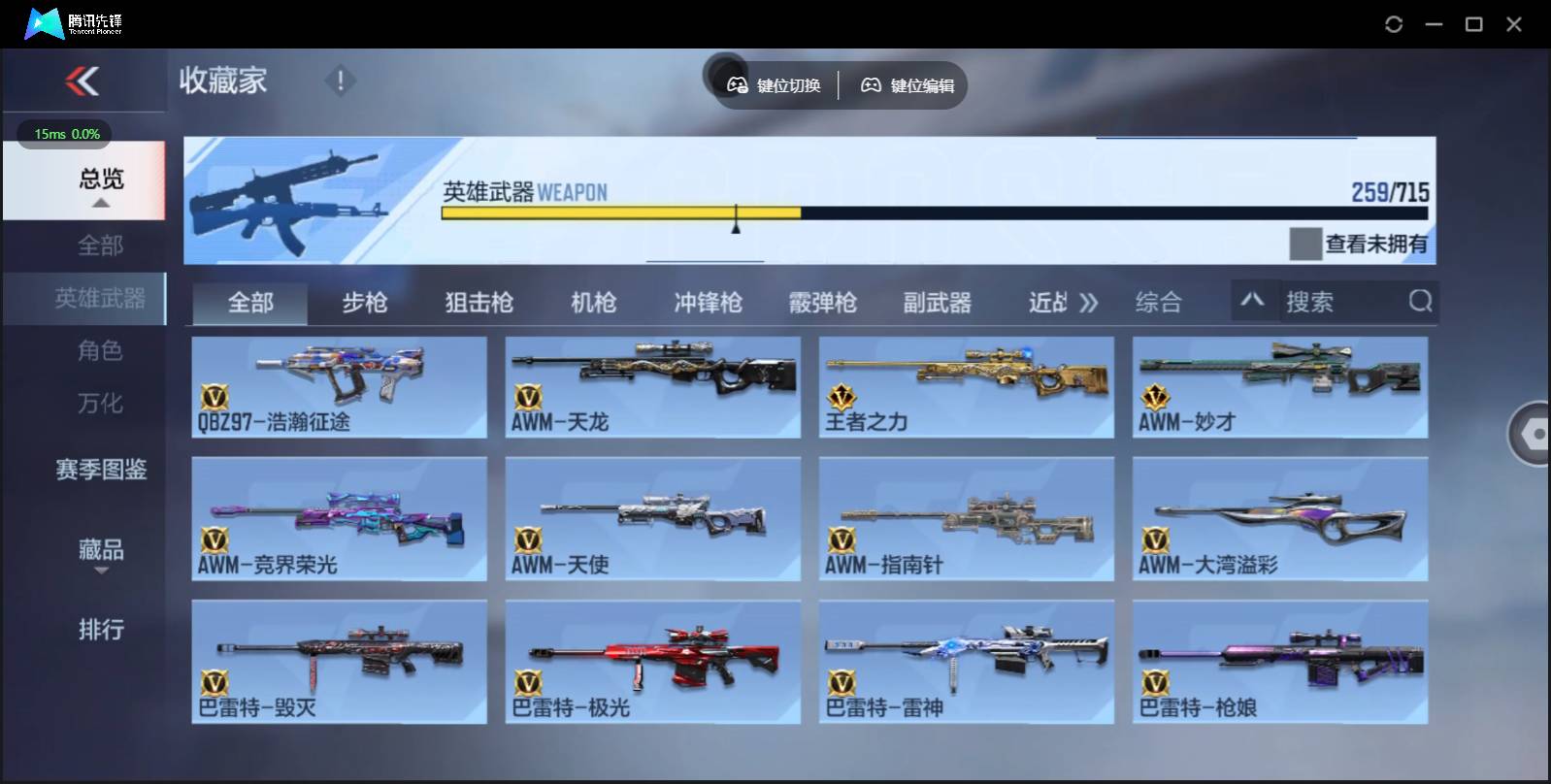Collapse the 总览 section in sidebar
The image size is (1551, 784).
pyautogui.click(x=100, y=204)
